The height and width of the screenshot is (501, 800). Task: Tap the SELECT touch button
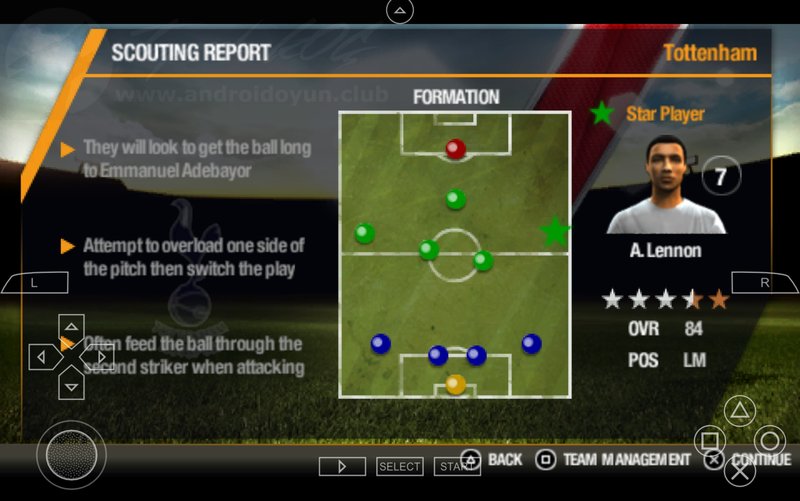[399, 466]
